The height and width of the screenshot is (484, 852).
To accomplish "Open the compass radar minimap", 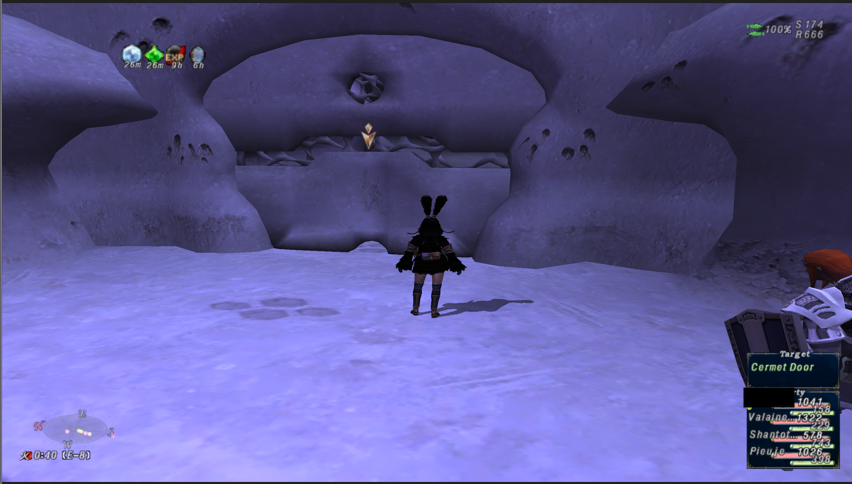I will (x=76, y=430).
